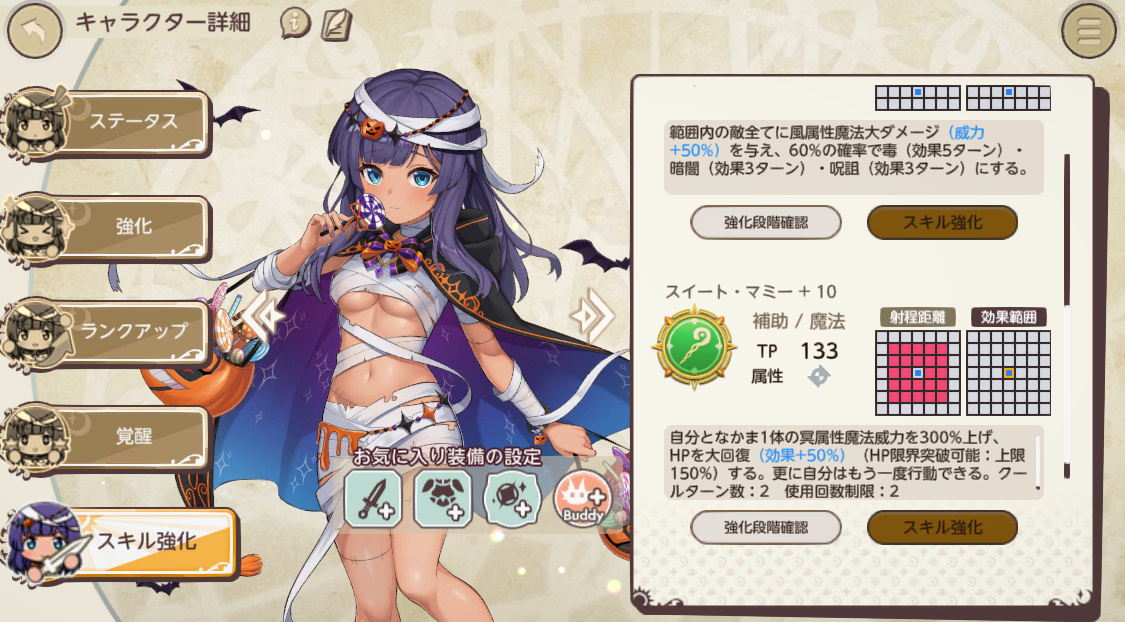Click スキル強化 button for the wind magic skill

point(941,222)
